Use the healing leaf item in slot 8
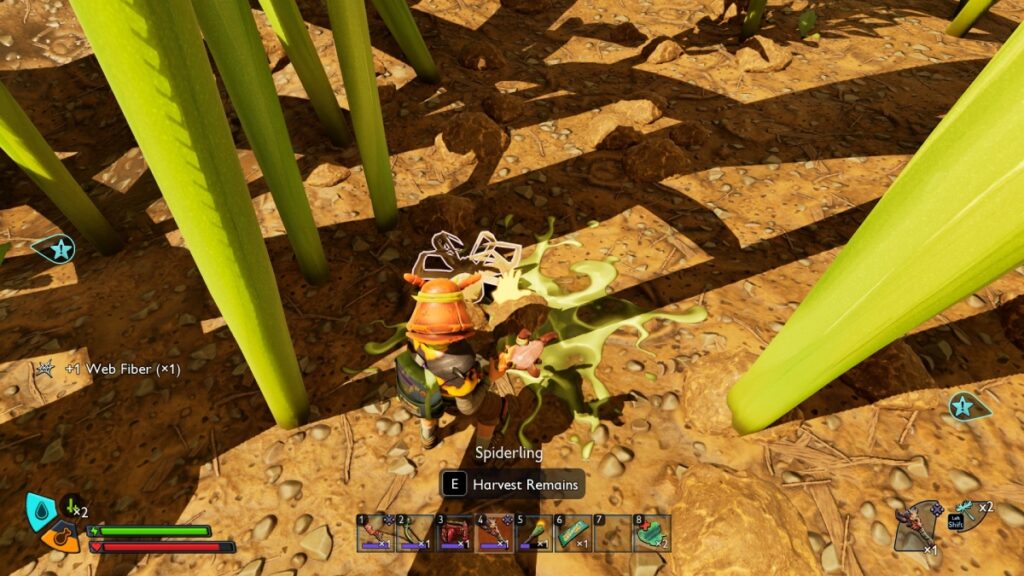This screenshot has width=1024, height=576. coord(652,533)
